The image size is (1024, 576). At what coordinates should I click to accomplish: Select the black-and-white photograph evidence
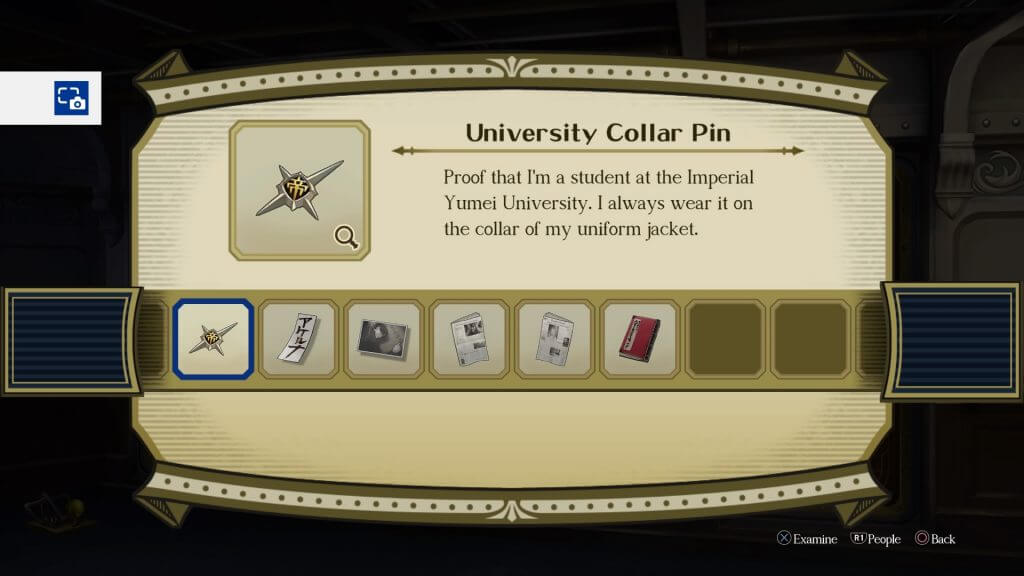point(382,339)
